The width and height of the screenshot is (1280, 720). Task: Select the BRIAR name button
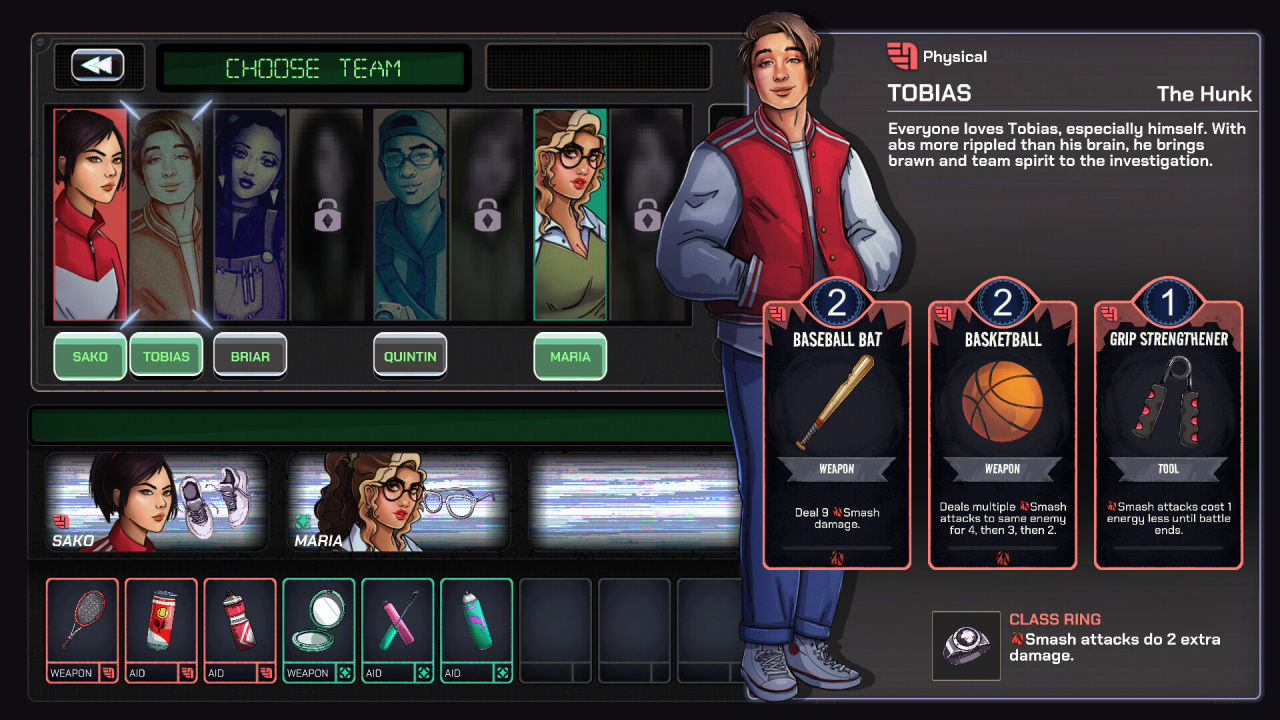[x=250, y=357]
